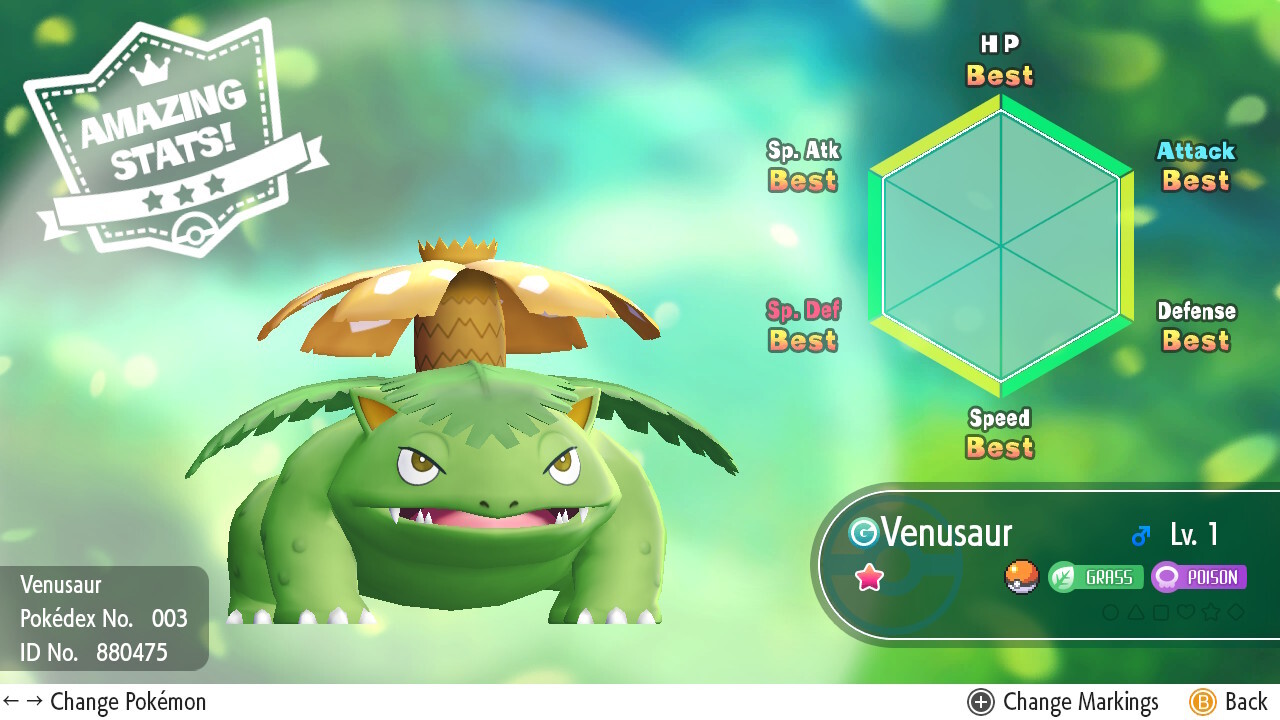Click the Grass type badge
Viewport: 1280px width, 720px height.
click(x=1095, y=577)
